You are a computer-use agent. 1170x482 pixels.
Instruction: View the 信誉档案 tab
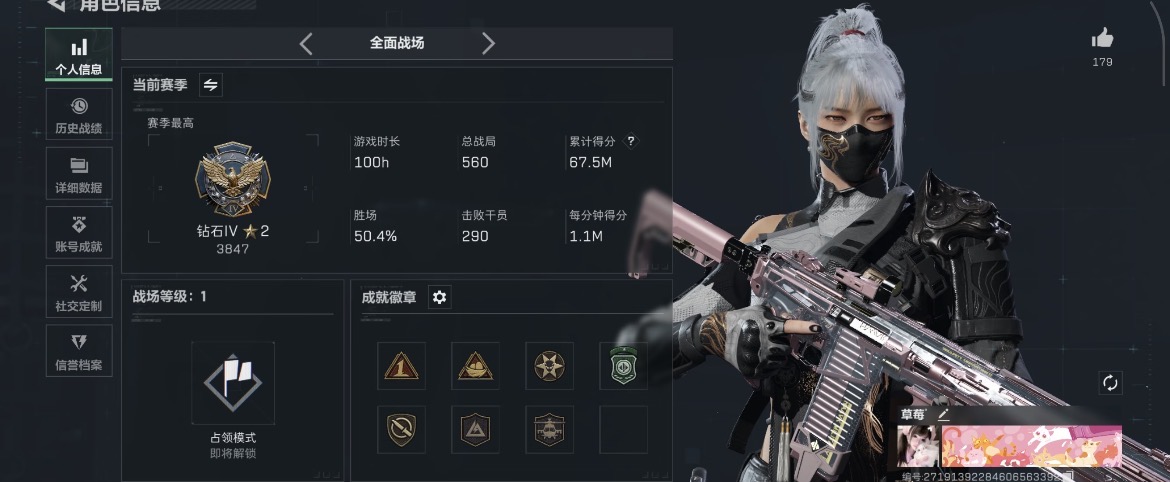(79, 352)
